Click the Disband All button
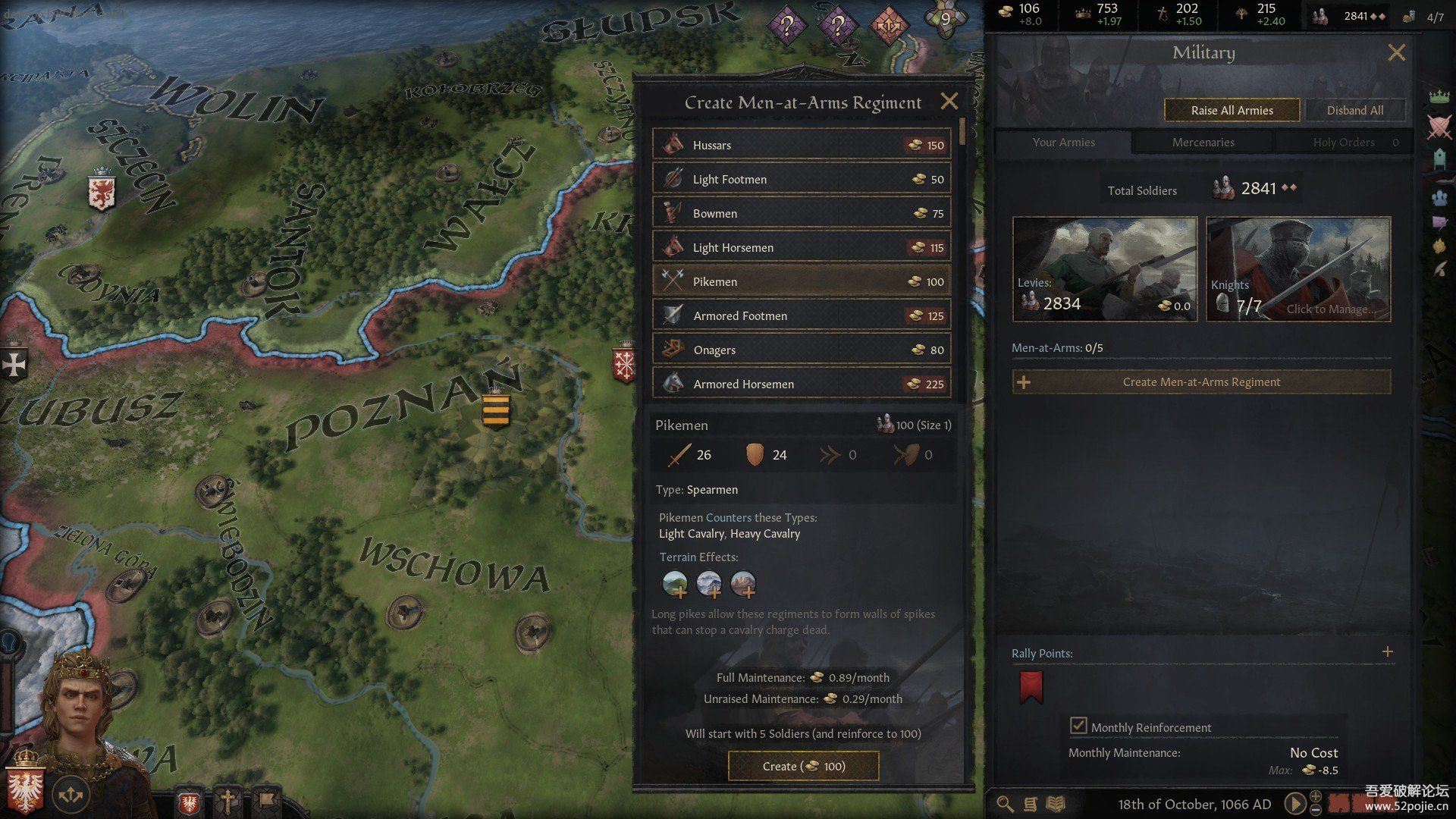Image resolution: width=1456 pixels, height=819 pixels. [x=1354, y=110]
